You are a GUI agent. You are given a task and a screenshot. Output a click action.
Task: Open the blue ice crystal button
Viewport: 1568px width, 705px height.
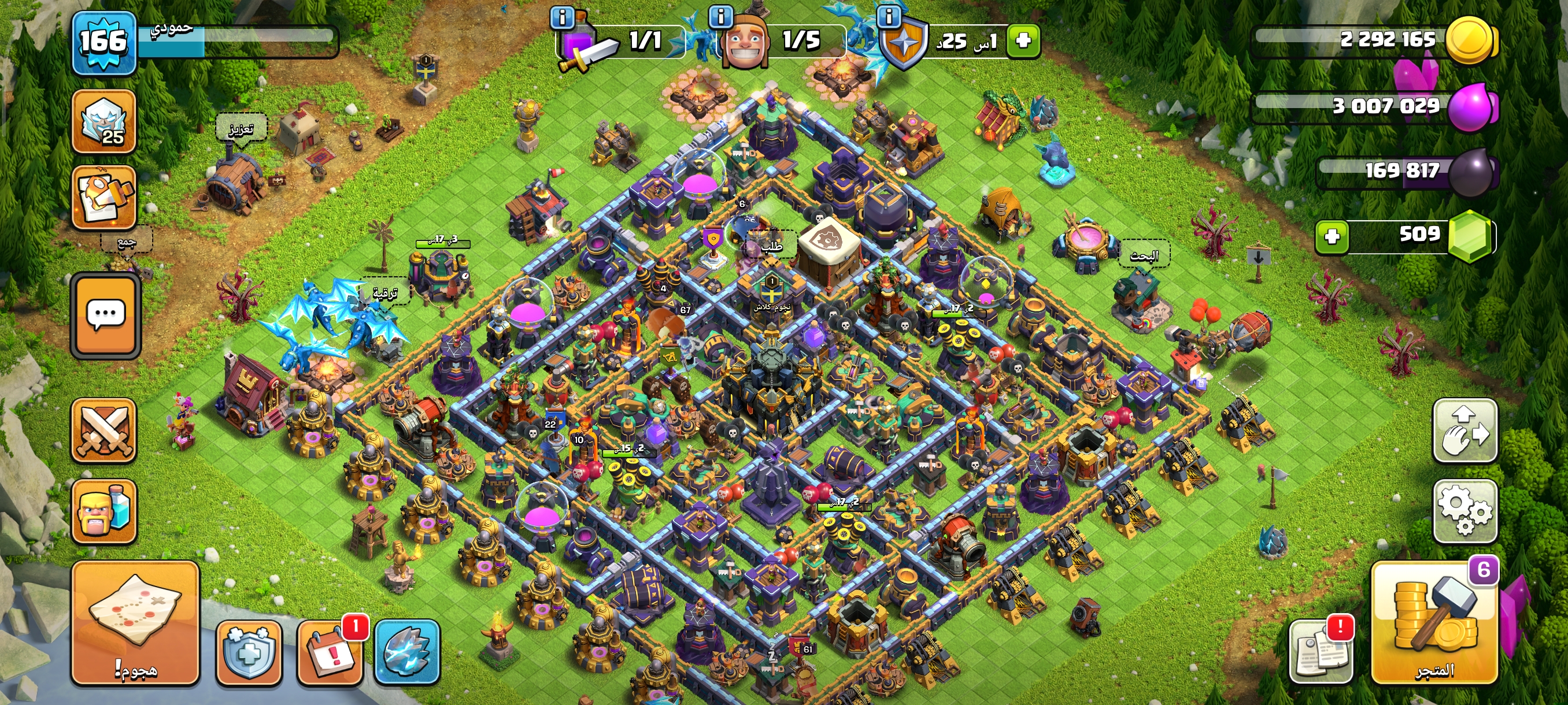pyautogui.click(x=406, y=652)
